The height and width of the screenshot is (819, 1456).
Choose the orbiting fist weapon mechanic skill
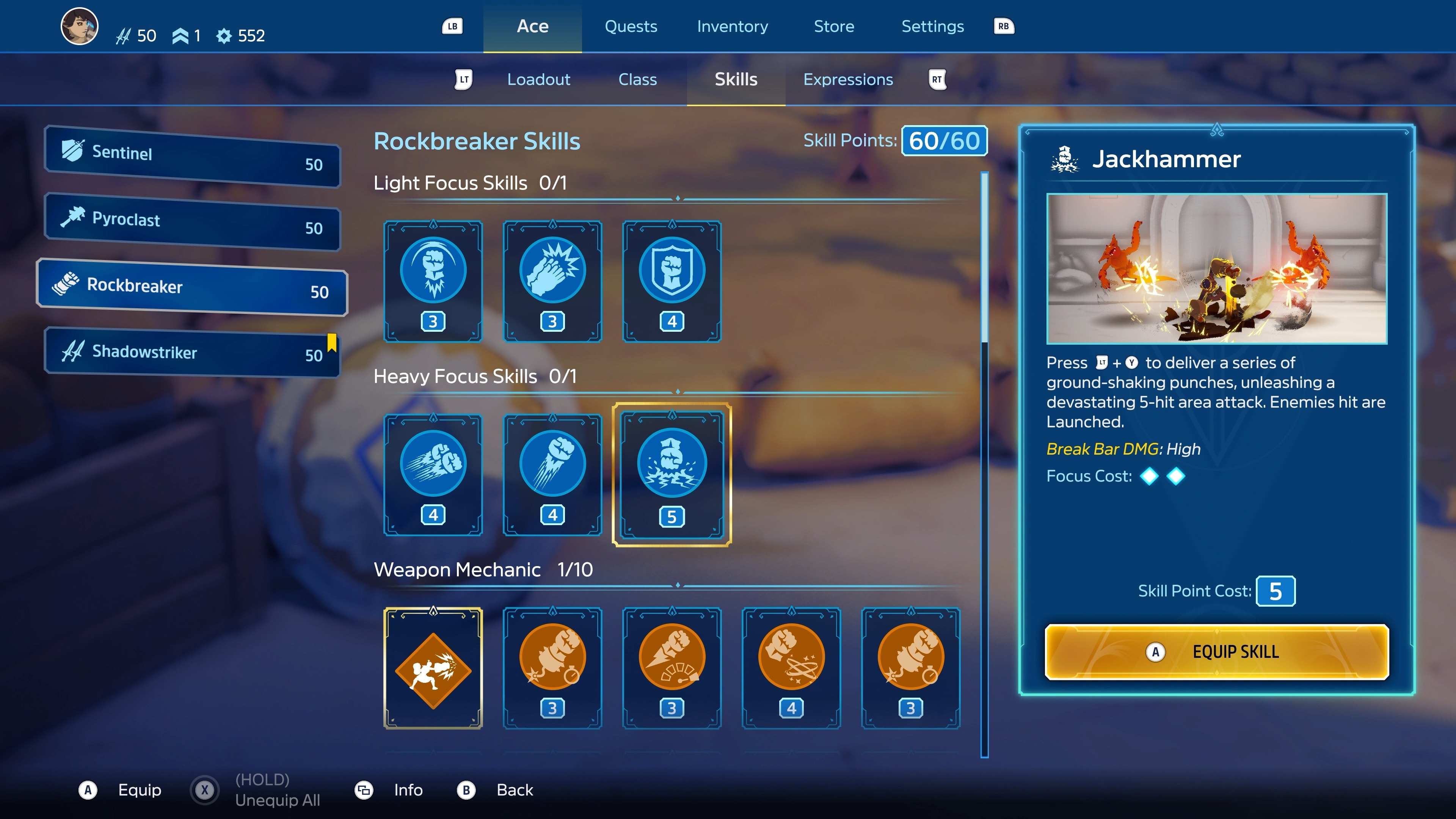click(791, 668)
